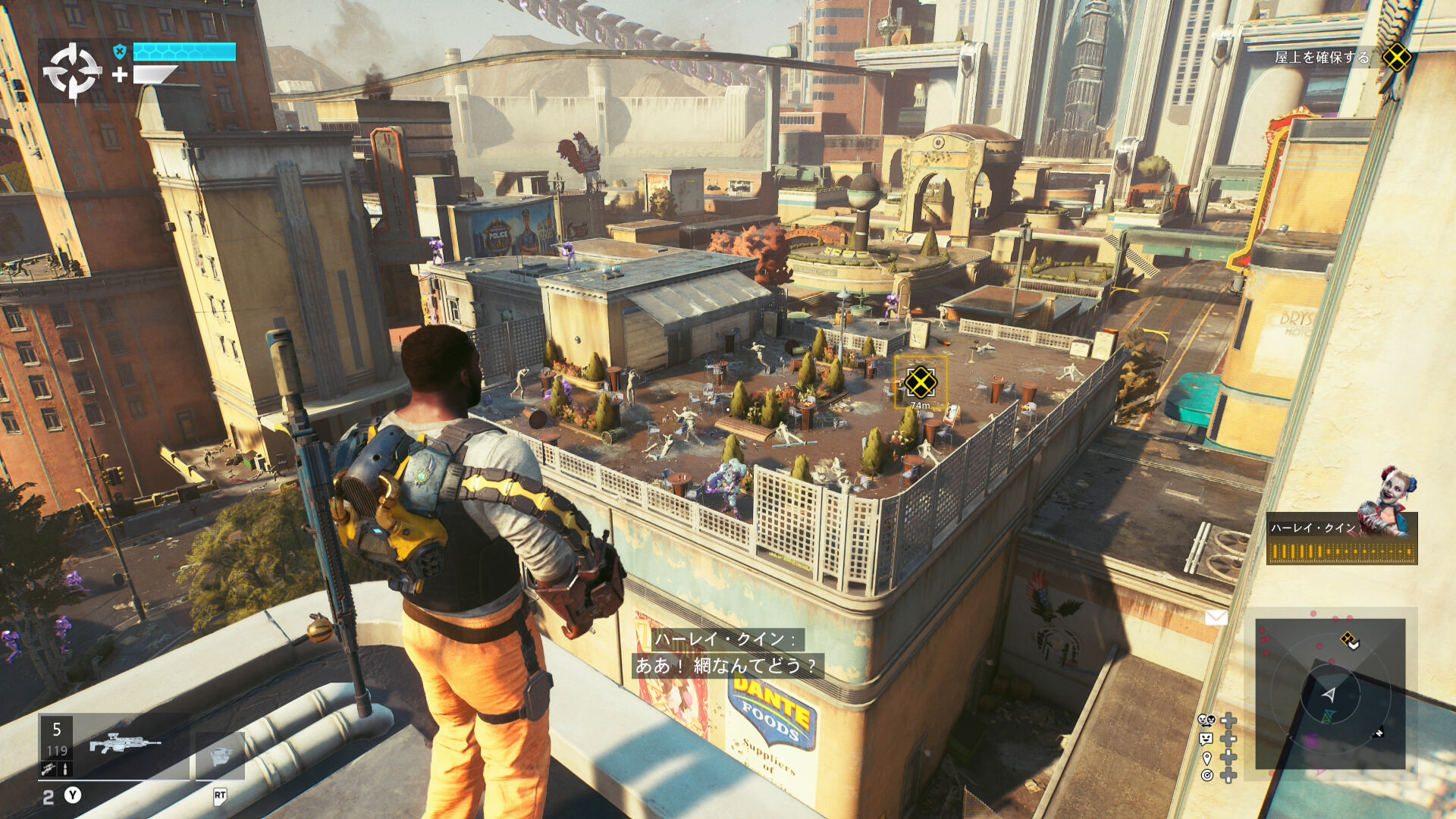
Task: Click the bullseye target icon
Action: [x=1207, y=775]
